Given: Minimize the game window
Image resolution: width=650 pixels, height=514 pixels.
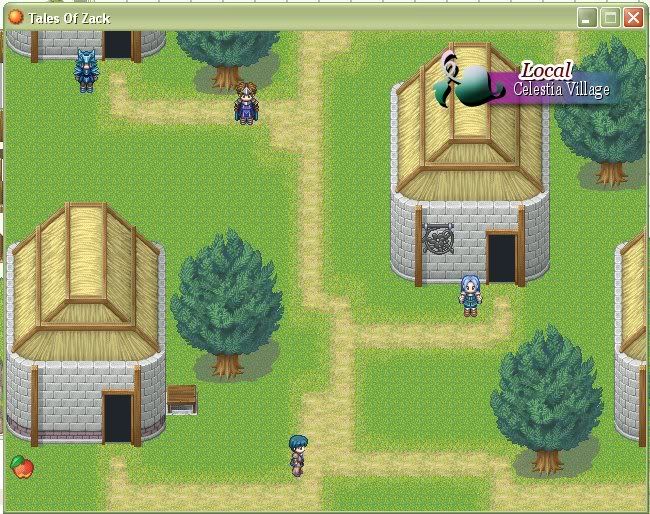Looking at the screenshot, I should (x=587, y=17).
